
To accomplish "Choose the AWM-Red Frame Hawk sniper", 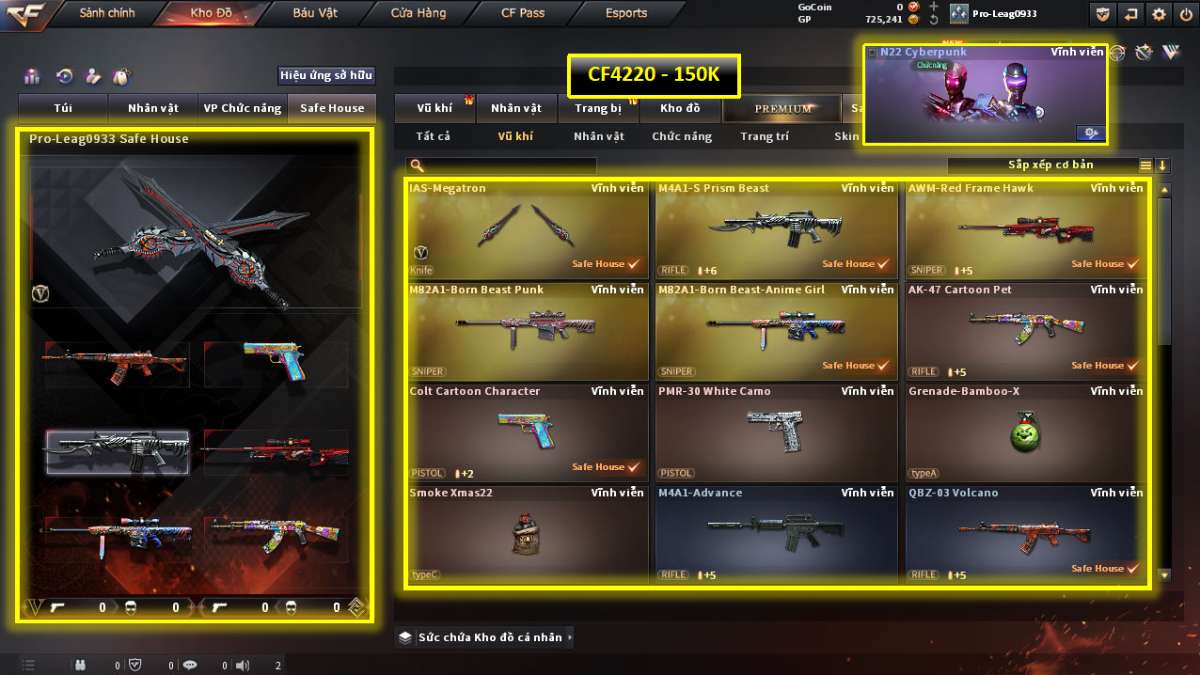I will pyautogui.click(x=1025, y=229).
